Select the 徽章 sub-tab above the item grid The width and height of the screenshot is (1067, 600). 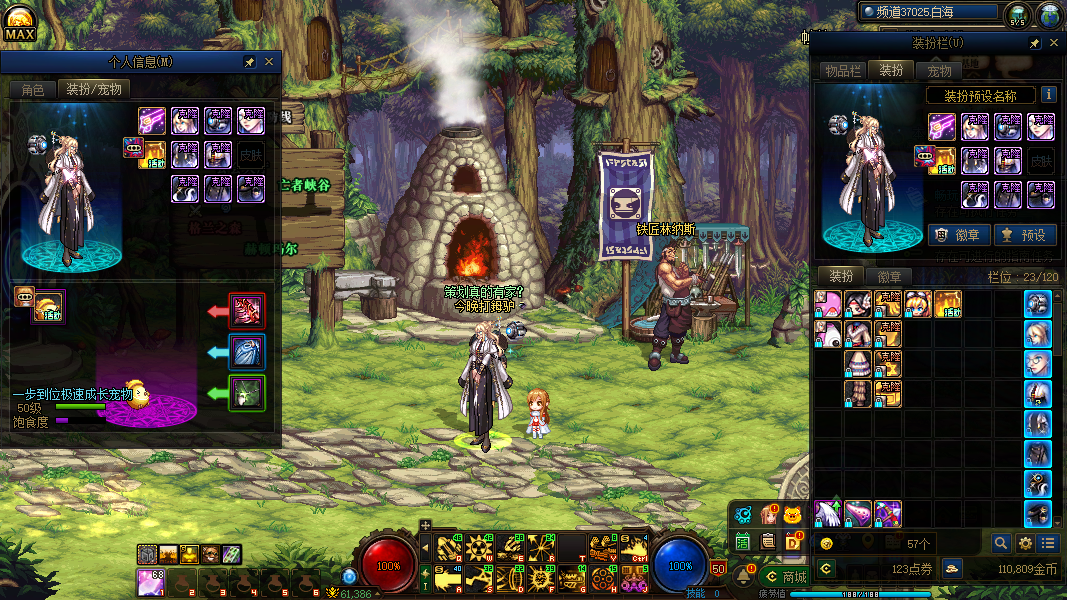(889, 276)
